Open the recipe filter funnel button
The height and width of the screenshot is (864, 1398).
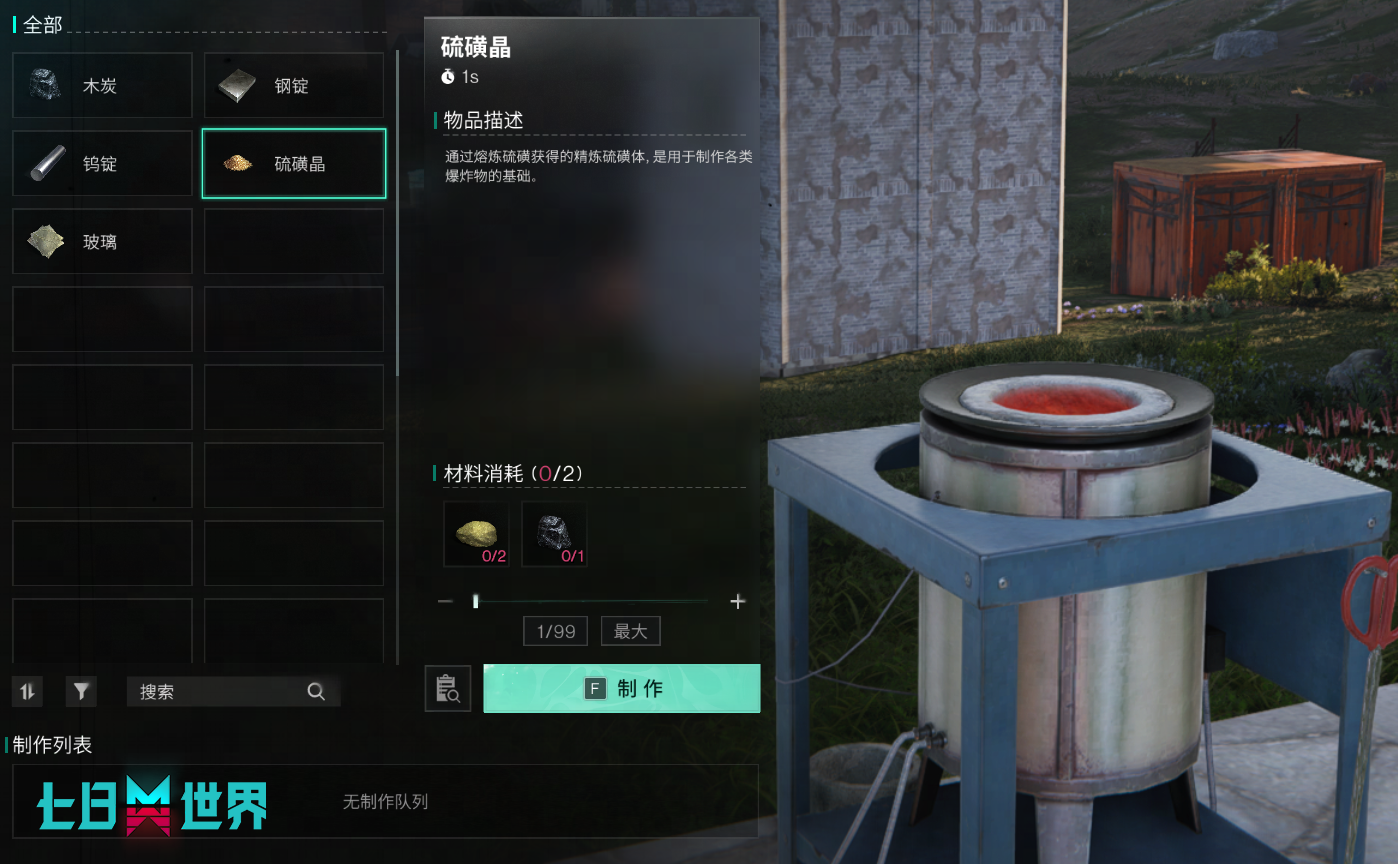(81, 691)
